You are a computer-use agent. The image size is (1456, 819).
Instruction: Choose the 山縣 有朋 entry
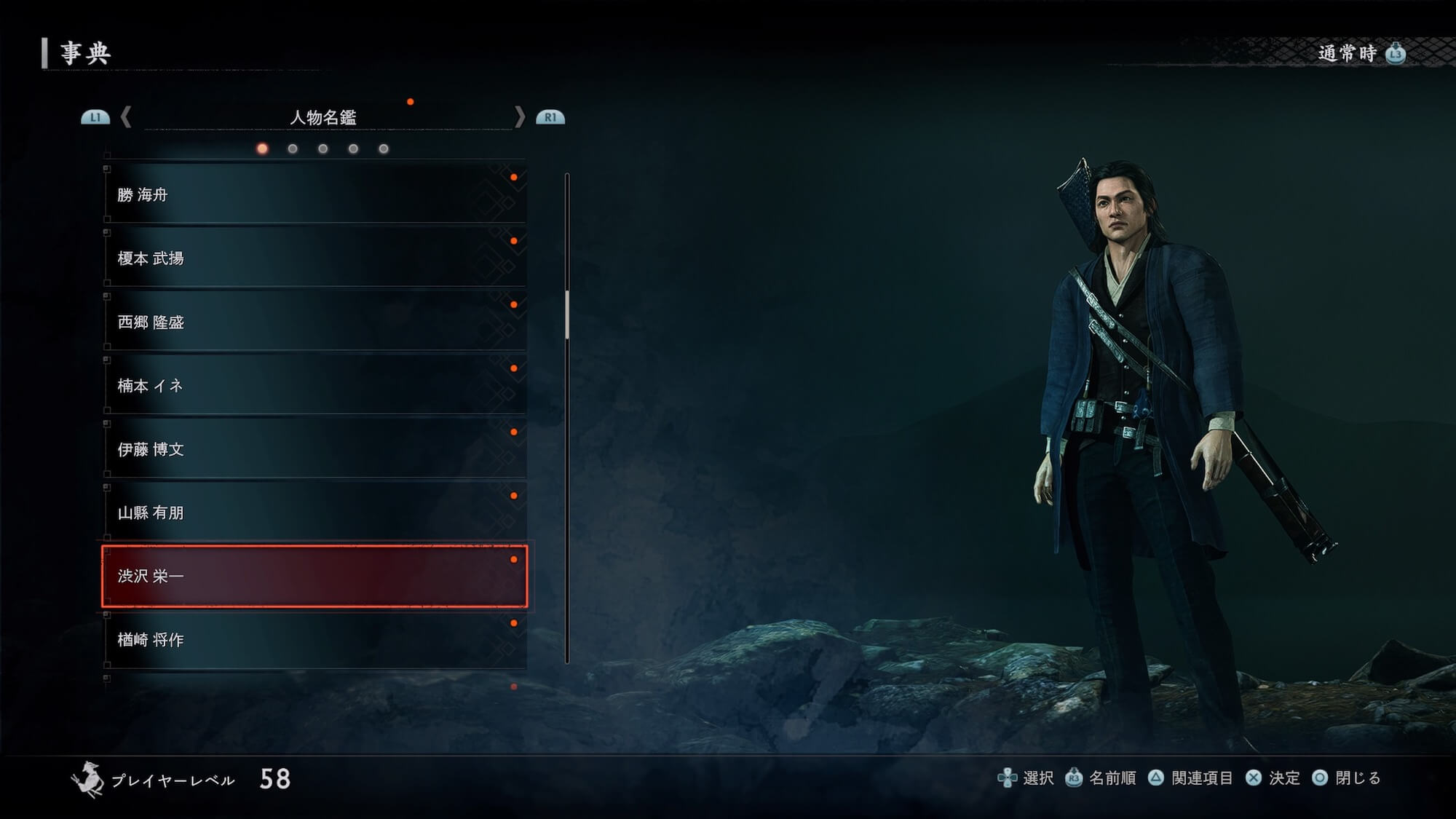click(314, 513)
